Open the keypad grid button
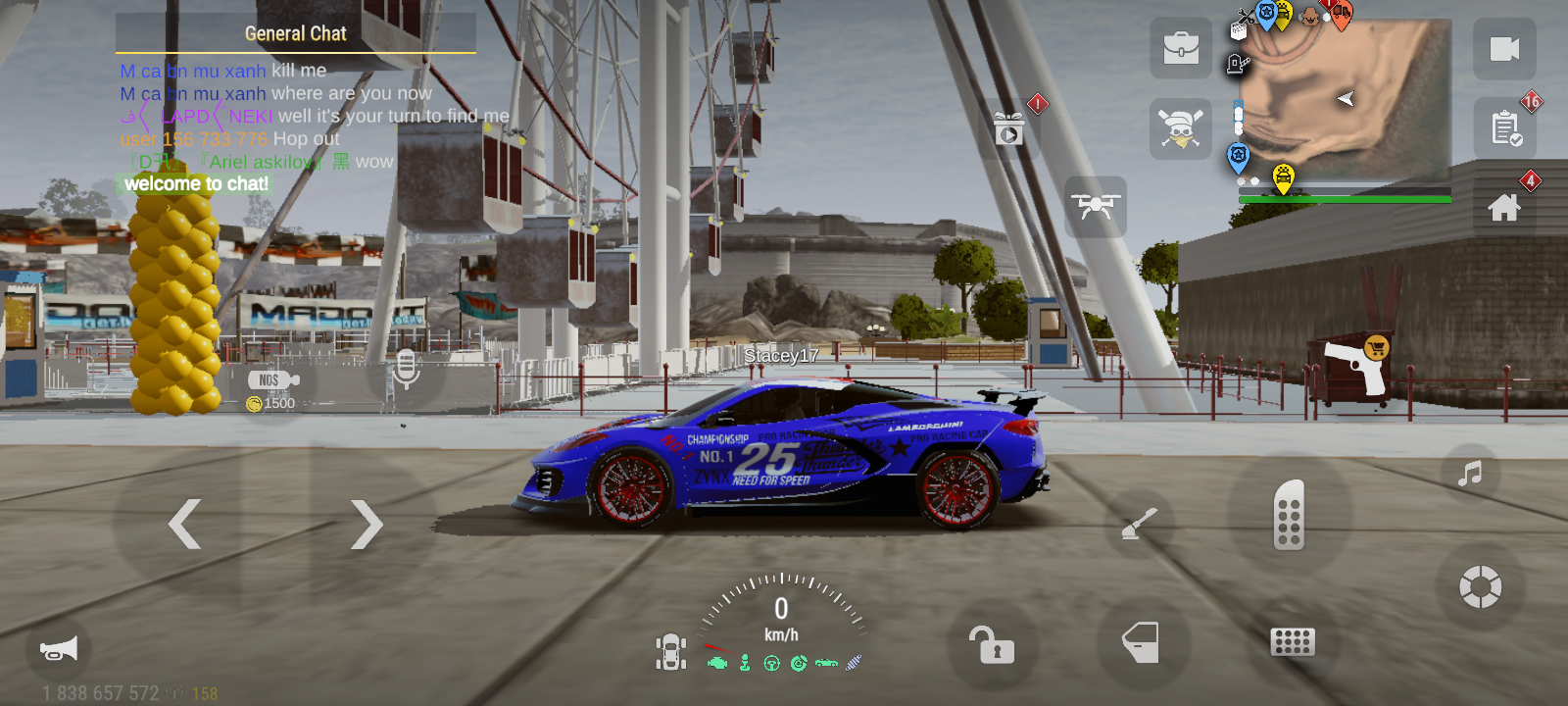Image resolution: width=1568 pixels, height=706 pixels. pos(1292,642)
